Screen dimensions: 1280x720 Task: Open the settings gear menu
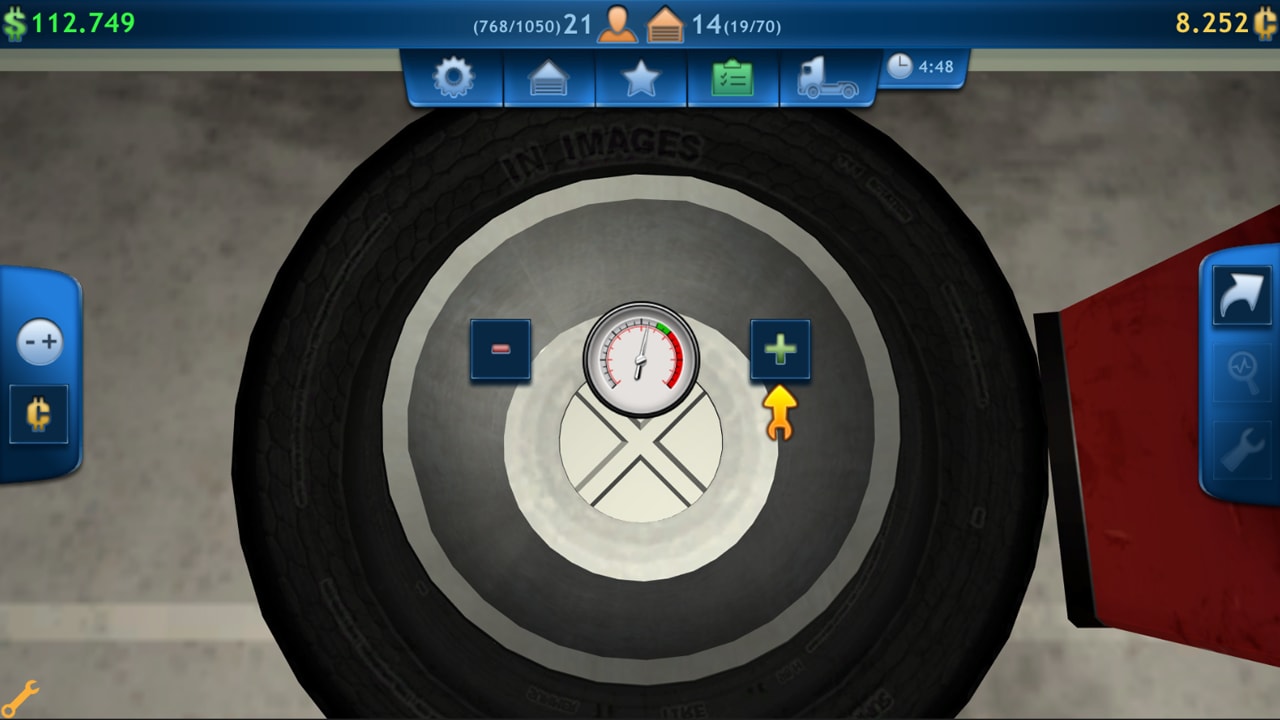[x=453, y=78]
